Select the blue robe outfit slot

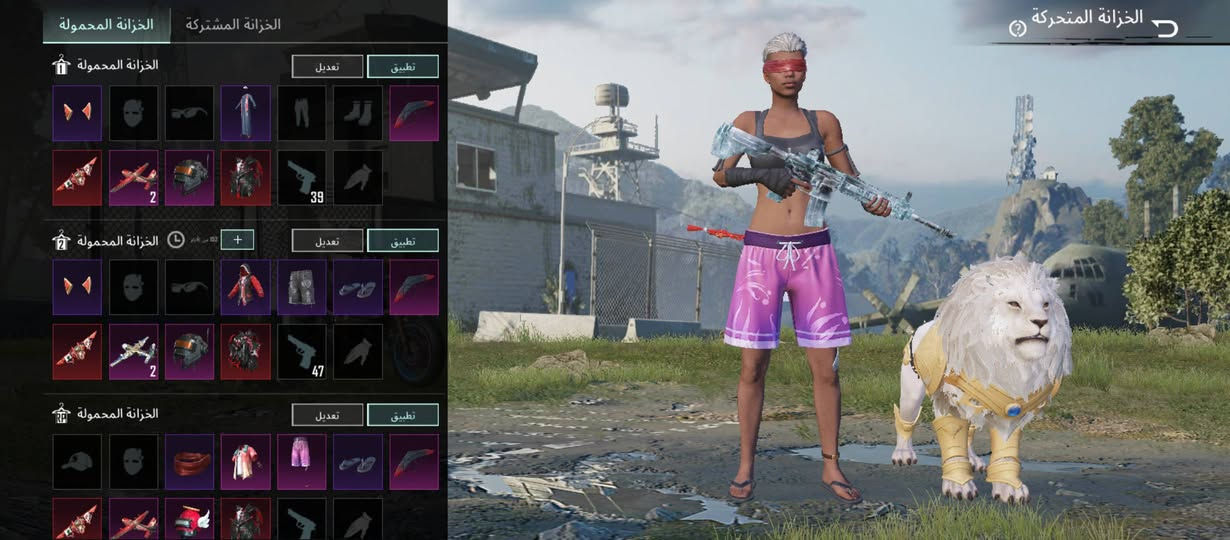pyautogui.click(x=245, y=113)
